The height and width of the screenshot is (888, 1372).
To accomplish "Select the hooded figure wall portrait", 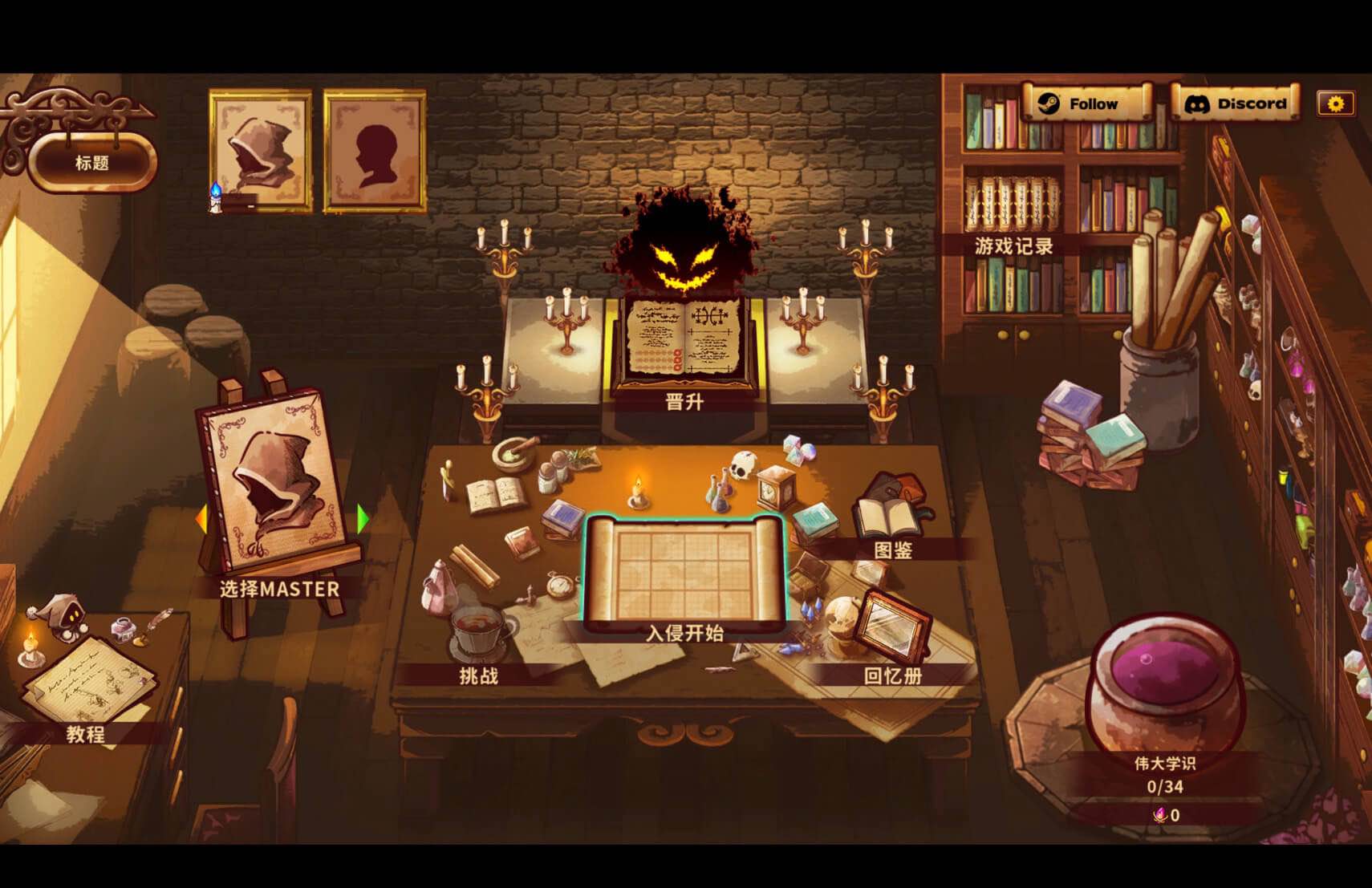I will [x=260, y=151].
